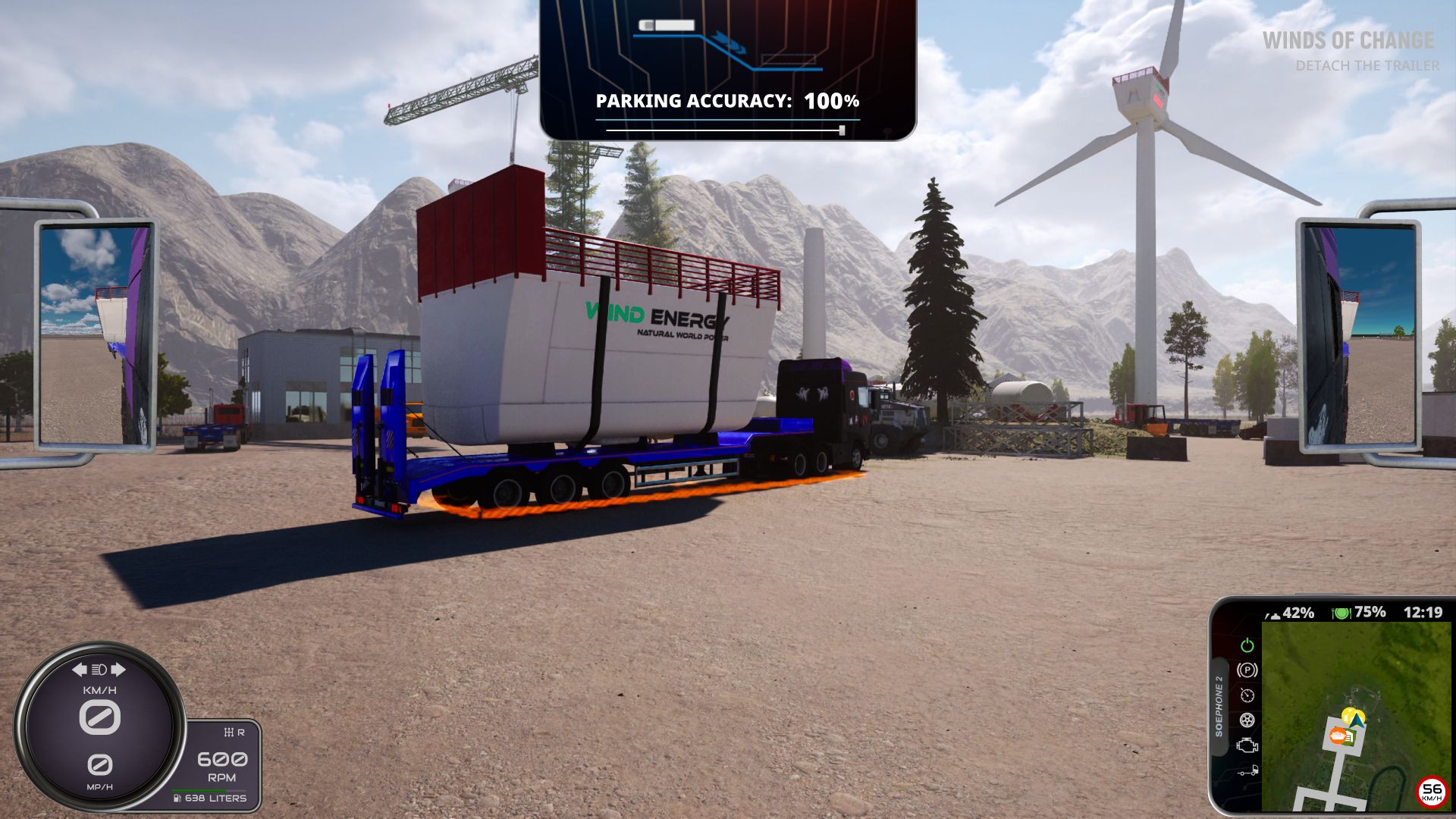The width and height of the screenshot is (1456, 819).
Task: Click the gear shifter icon
Action: click(228, 733)
